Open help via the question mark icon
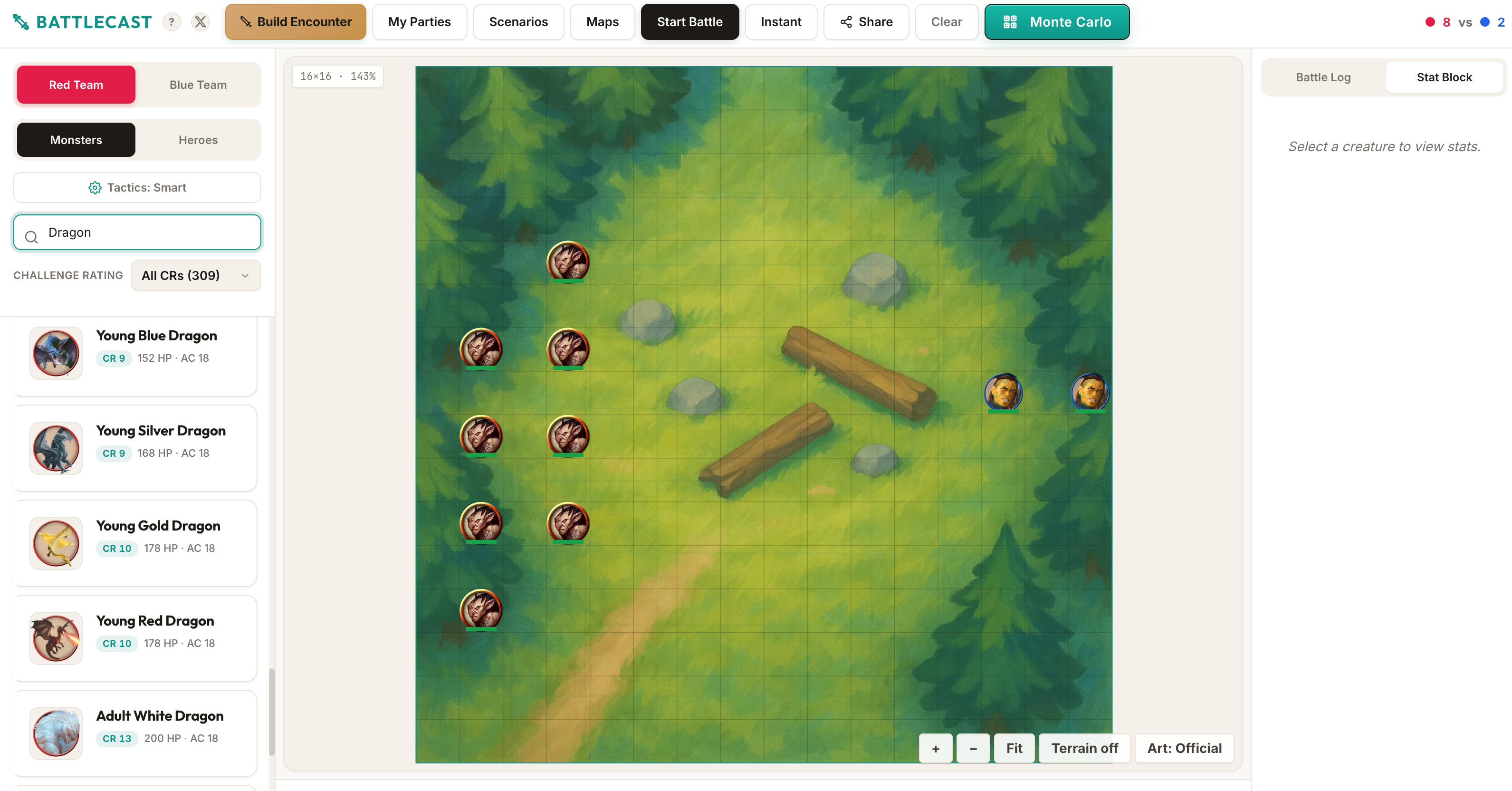This screenshot has height=791, width=1512. pos(172,22)
